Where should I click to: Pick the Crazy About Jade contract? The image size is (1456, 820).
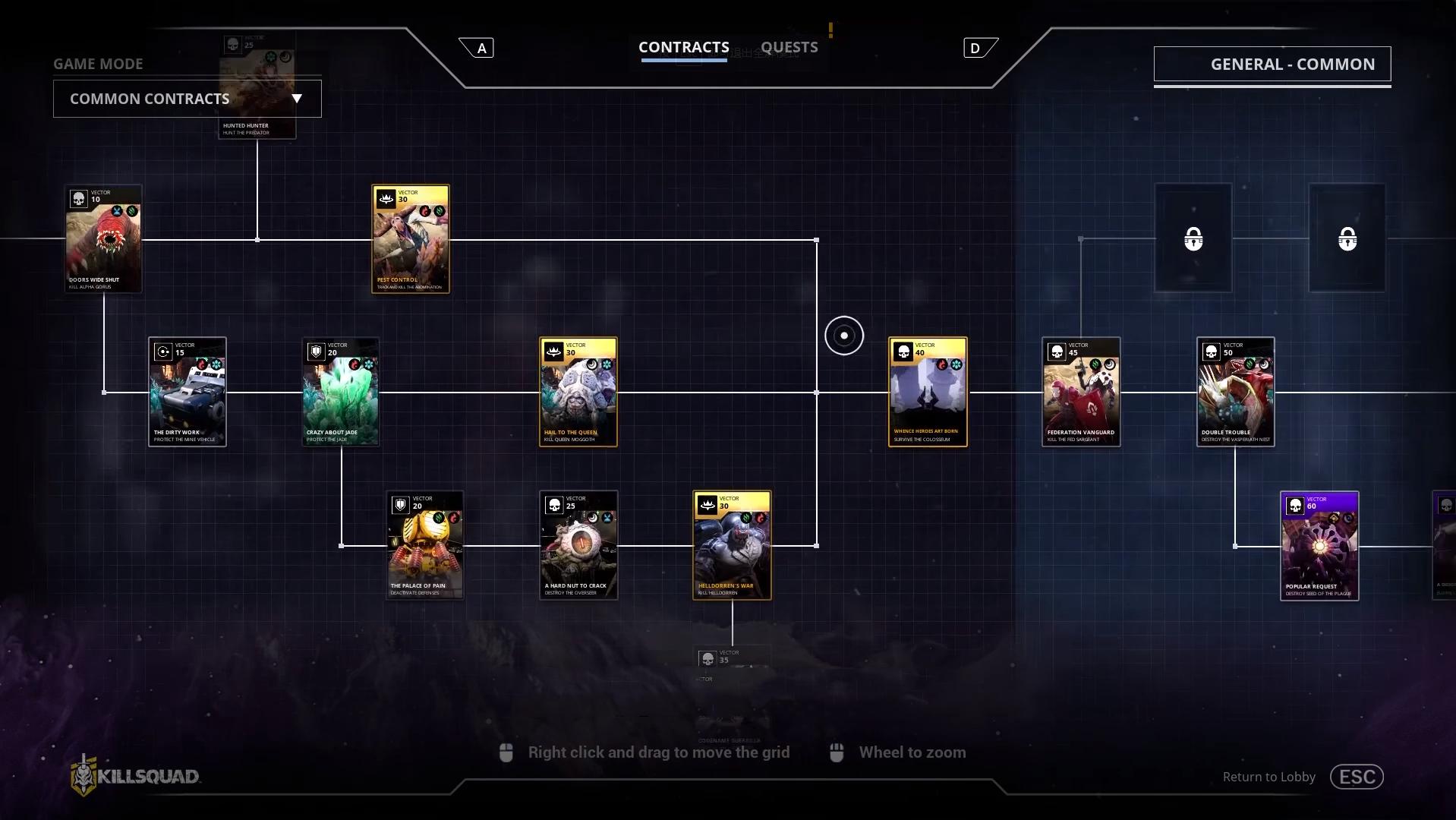(x=340, y=392)
